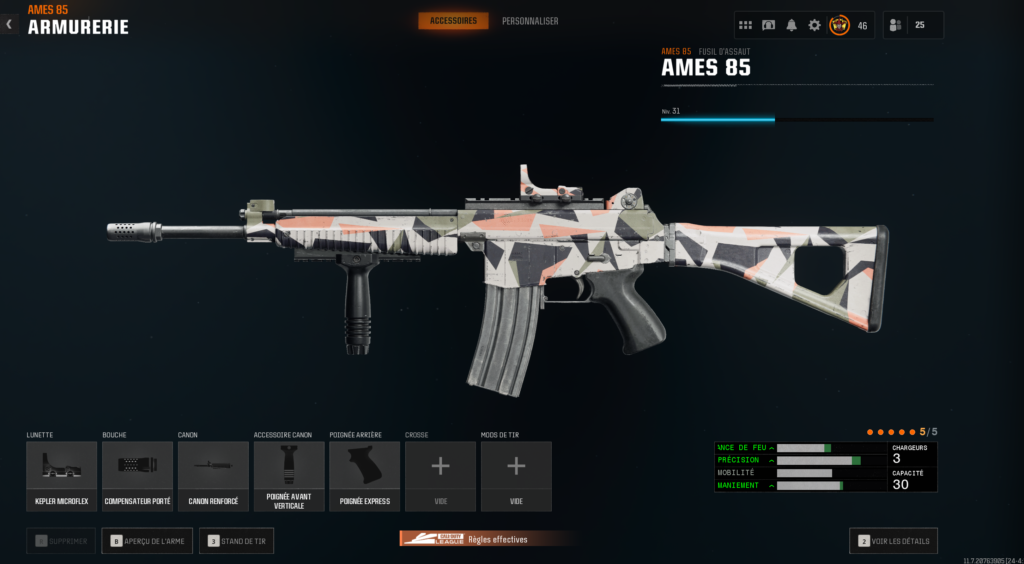The image size is (1024, 564).
Task: Click the Aperçu de l'arme button
Action: (147, 541)
